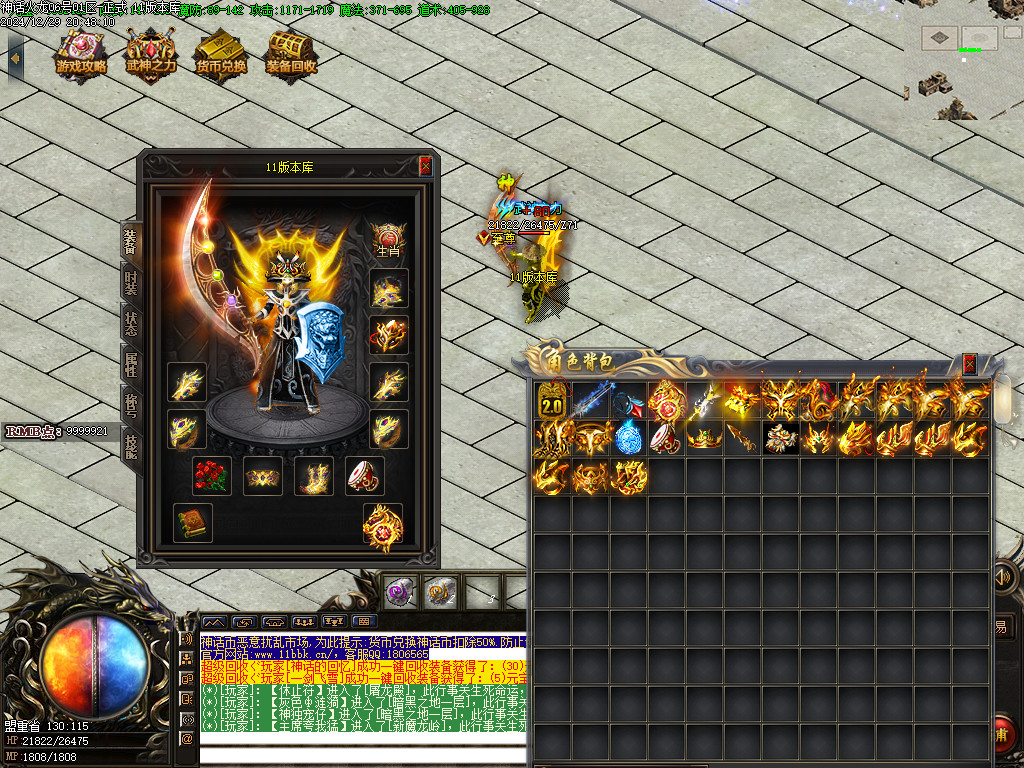Select the red roses equipment slot
The image size is (1024, 768).
[211, 476]
